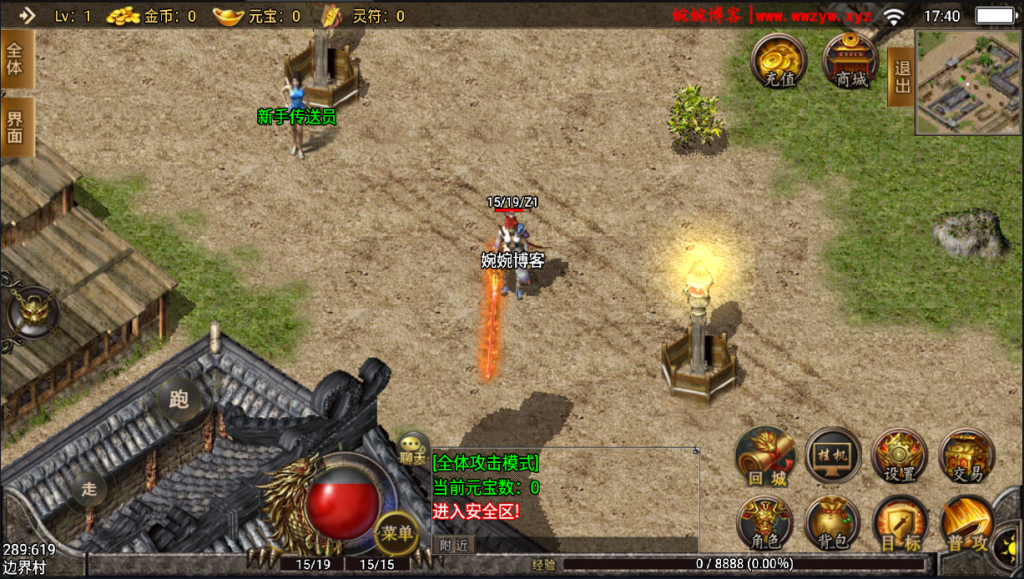Use the 回城 return-to-town scroll
The image size is (1024, 579).
(765, 456)
